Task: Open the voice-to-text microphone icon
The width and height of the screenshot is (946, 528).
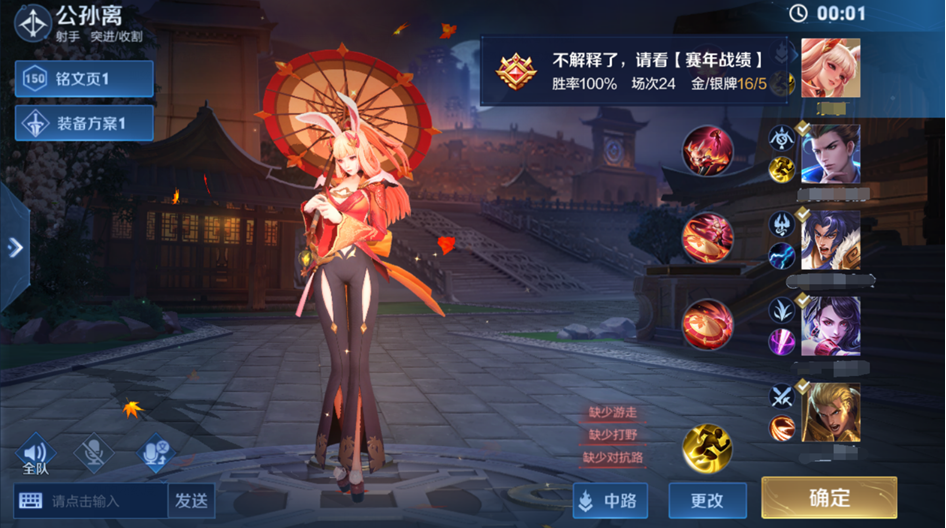Action: pyautogui.click(x=154, y=453)
